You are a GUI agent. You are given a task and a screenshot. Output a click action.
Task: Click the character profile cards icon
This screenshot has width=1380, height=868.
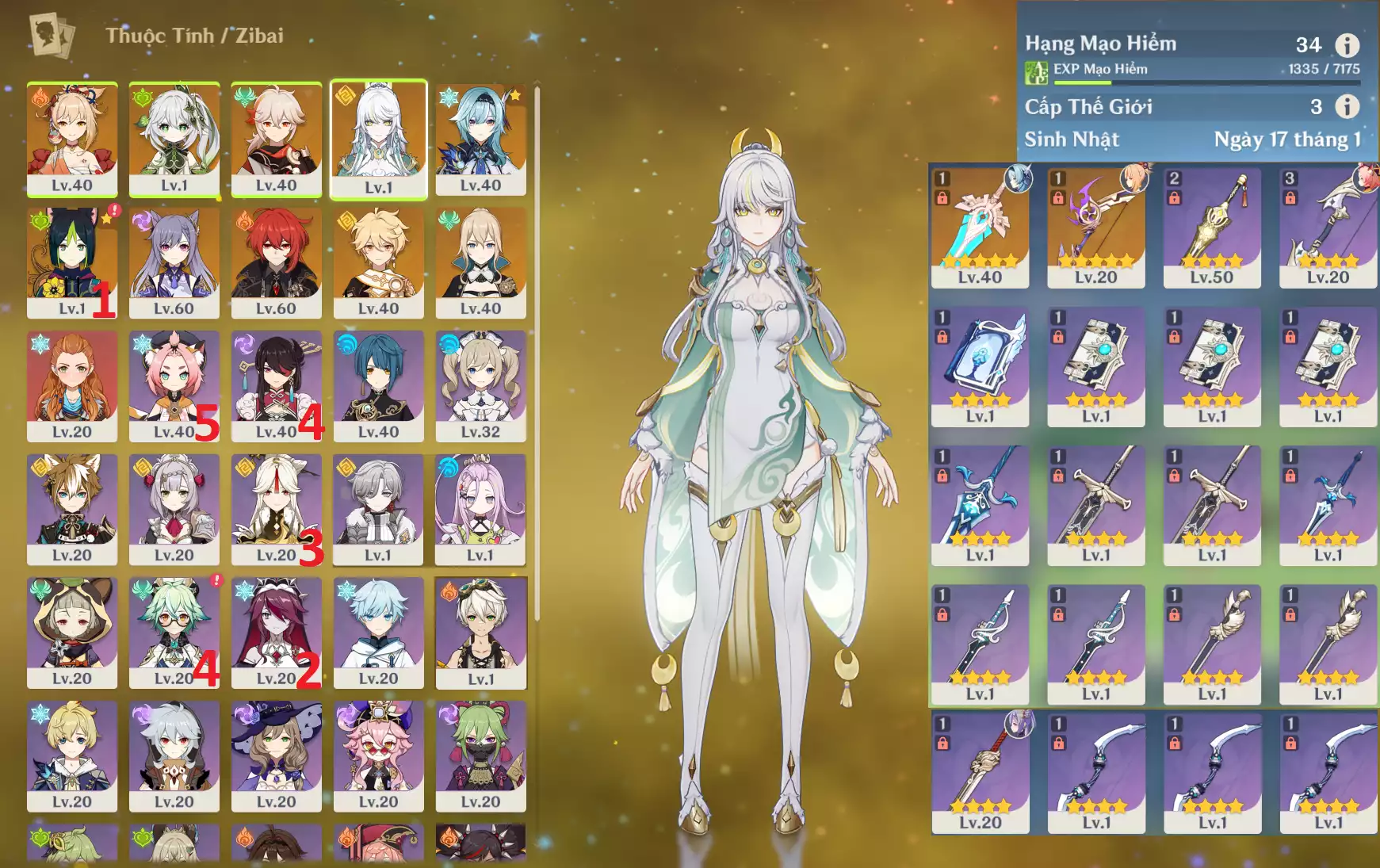52,36
